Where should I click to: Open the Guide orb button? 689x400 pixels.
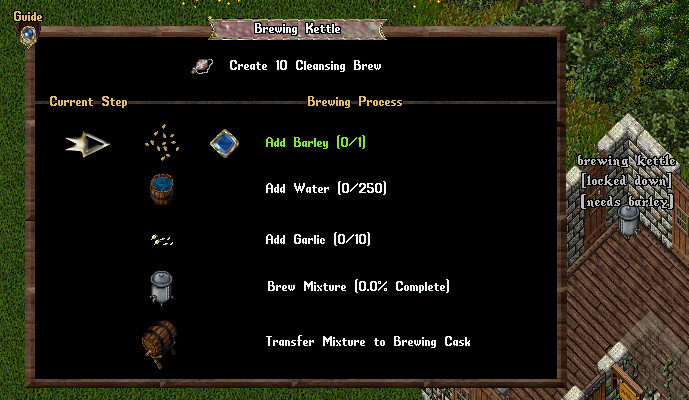(28, 34)
